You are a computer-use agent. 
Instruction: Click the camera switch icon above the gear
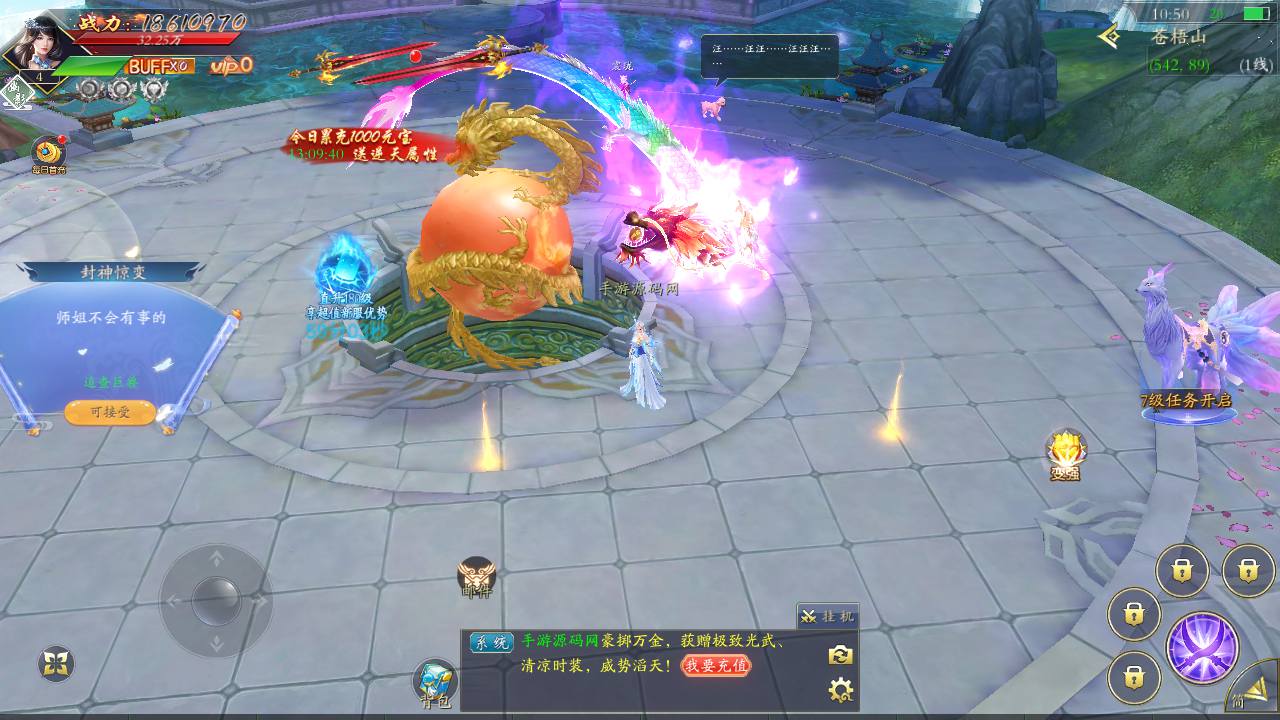click(840, 655)
